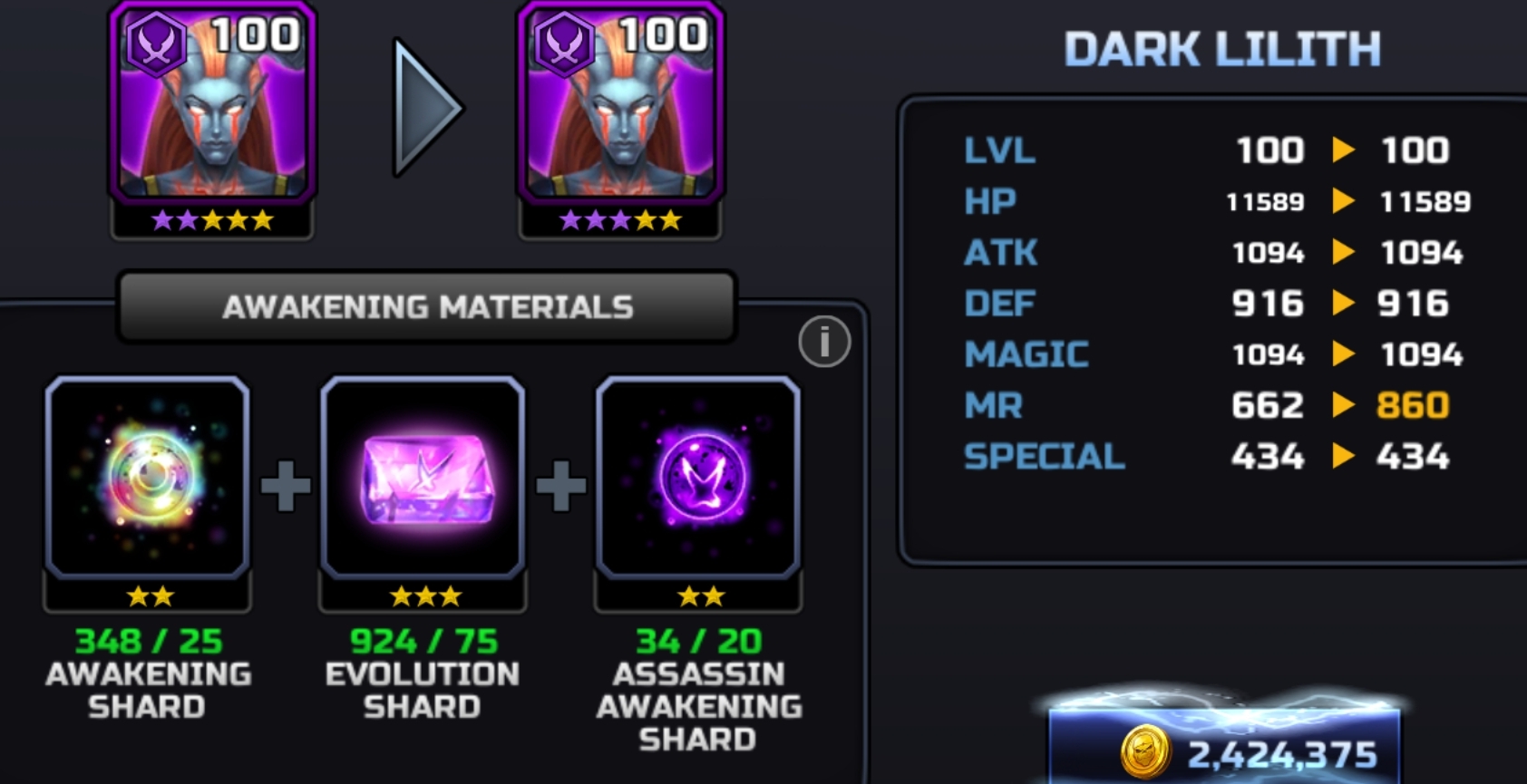
Task: Inspect the awakened Dark Lilith preview portrait
Action: 620,104
